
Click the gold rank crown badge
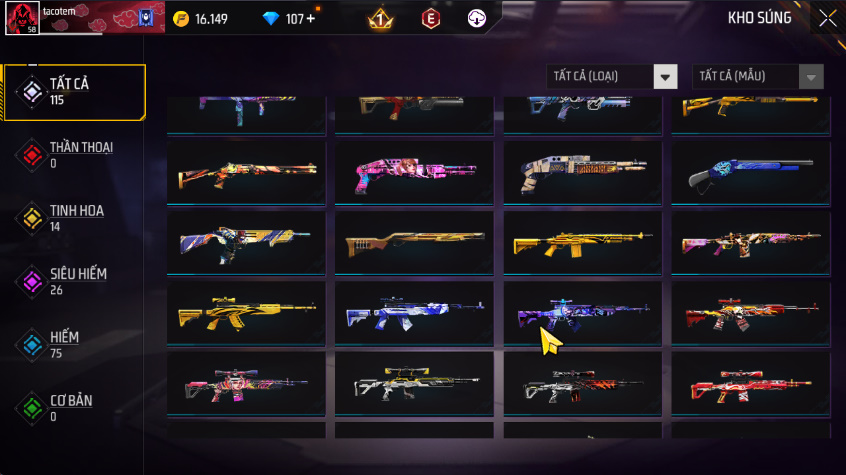pyautogui.click(x=380, y=19)
